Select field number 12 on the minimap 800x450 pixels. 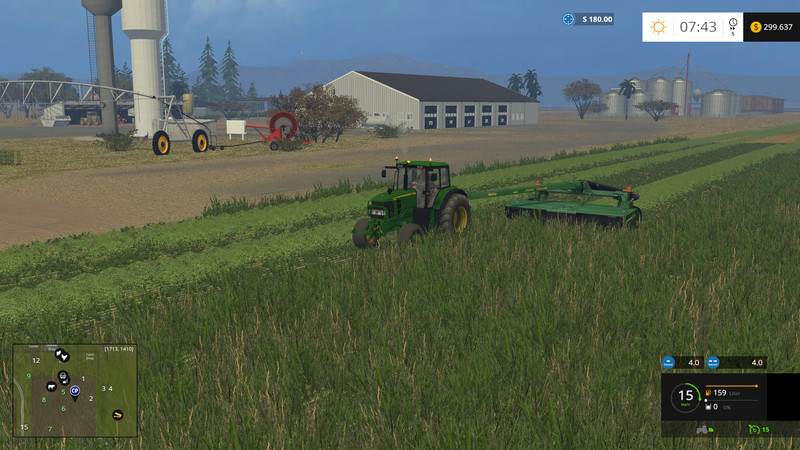coord(35,360)
